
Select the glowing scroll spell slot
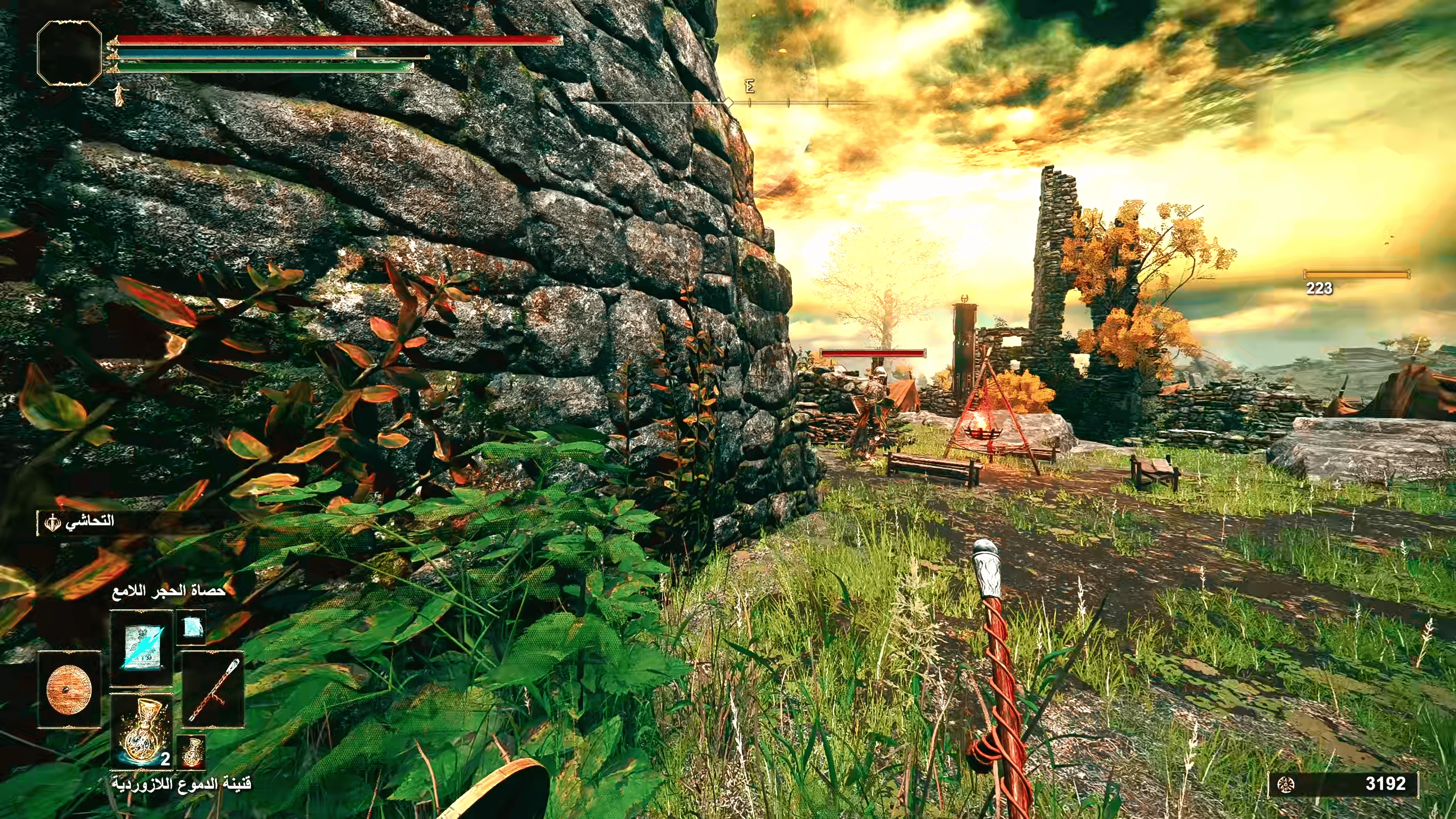tap(141, 648)
